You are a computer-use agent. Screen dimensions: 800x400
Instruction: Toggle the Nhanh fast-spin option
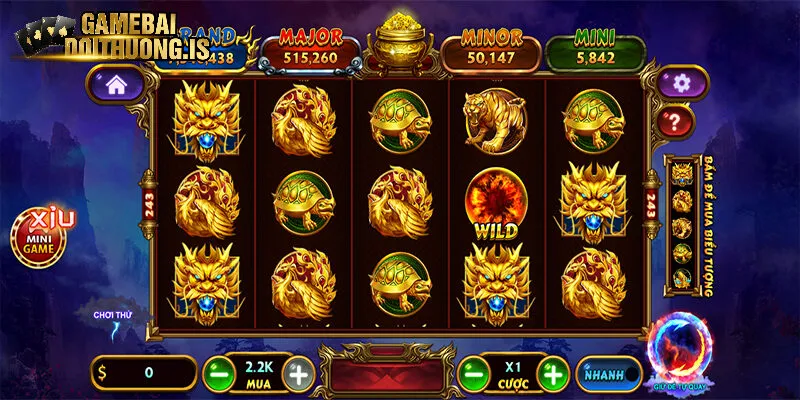(607, 374)
